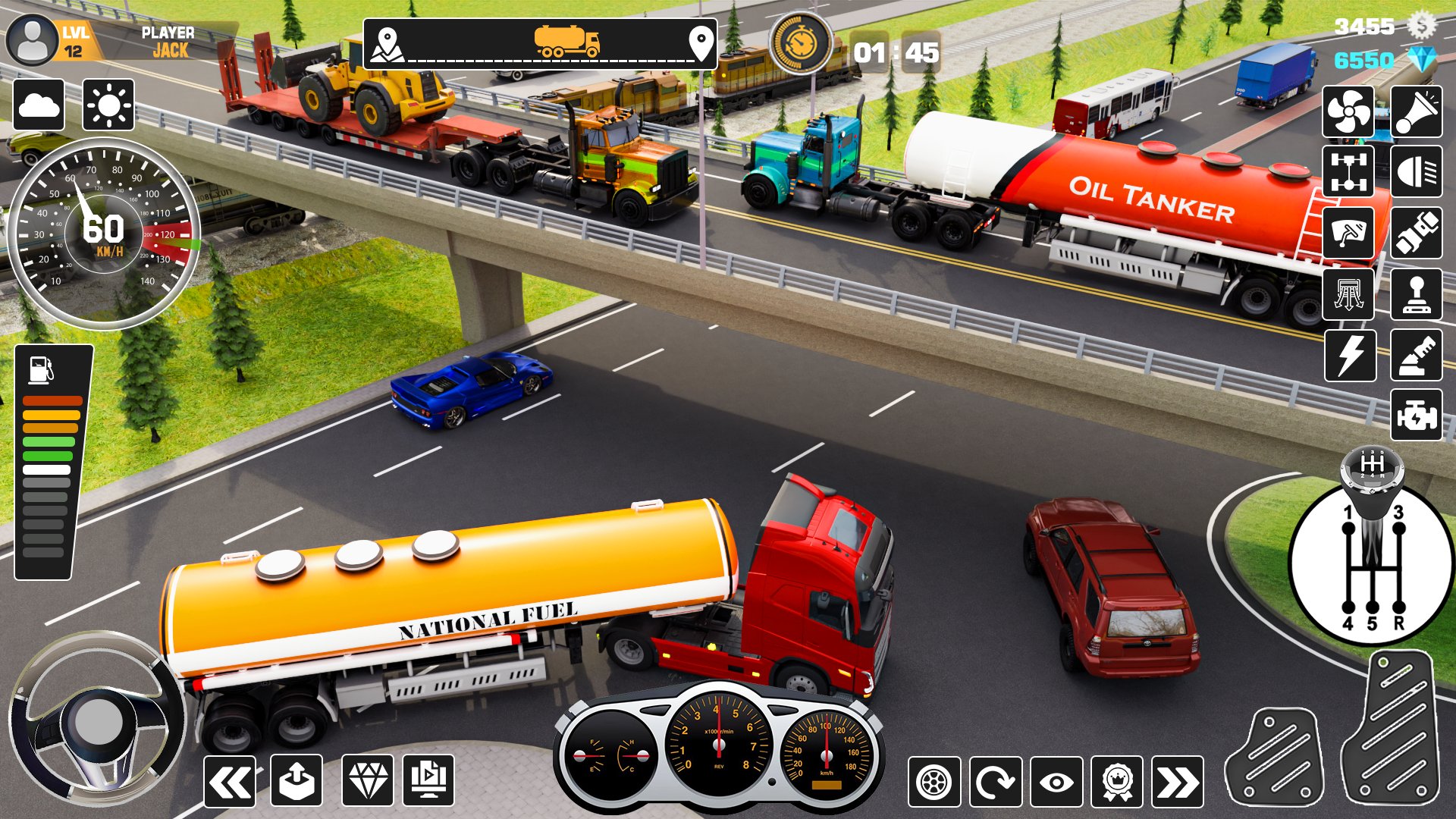Viewport: 1456px width, 819px height.
Task: Turn the steering wheel control
Action: tap(97, 719)
